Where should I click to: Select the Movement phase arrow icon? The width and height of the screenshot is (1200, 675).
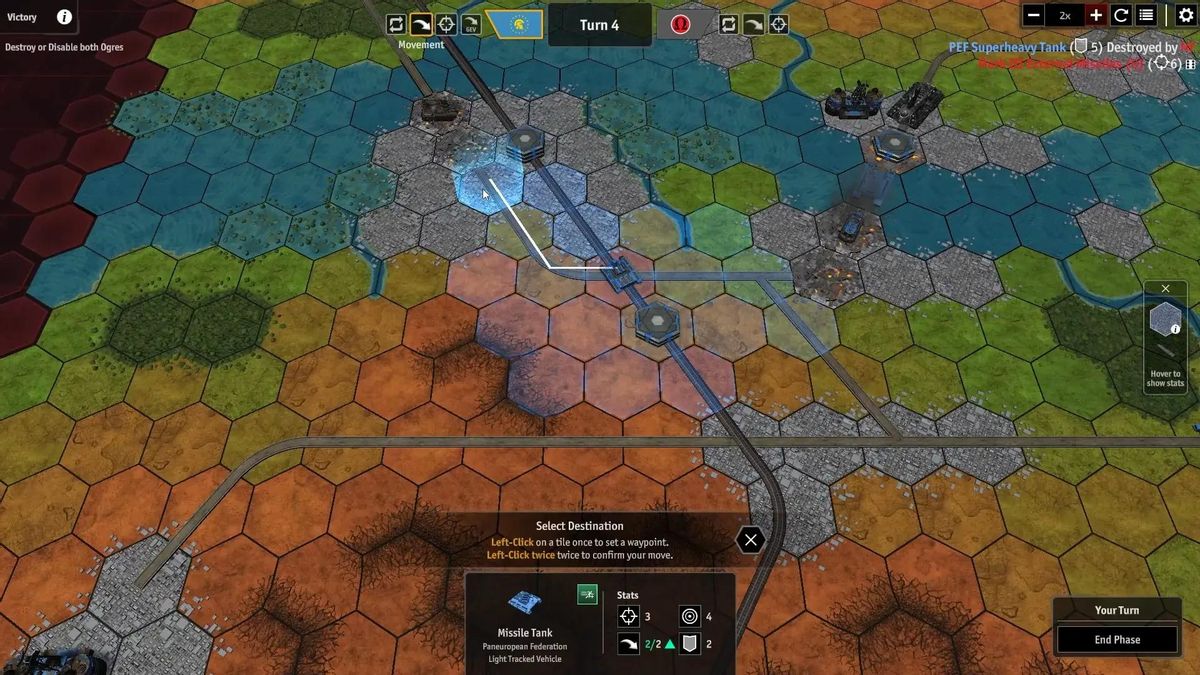coord(421,25)
